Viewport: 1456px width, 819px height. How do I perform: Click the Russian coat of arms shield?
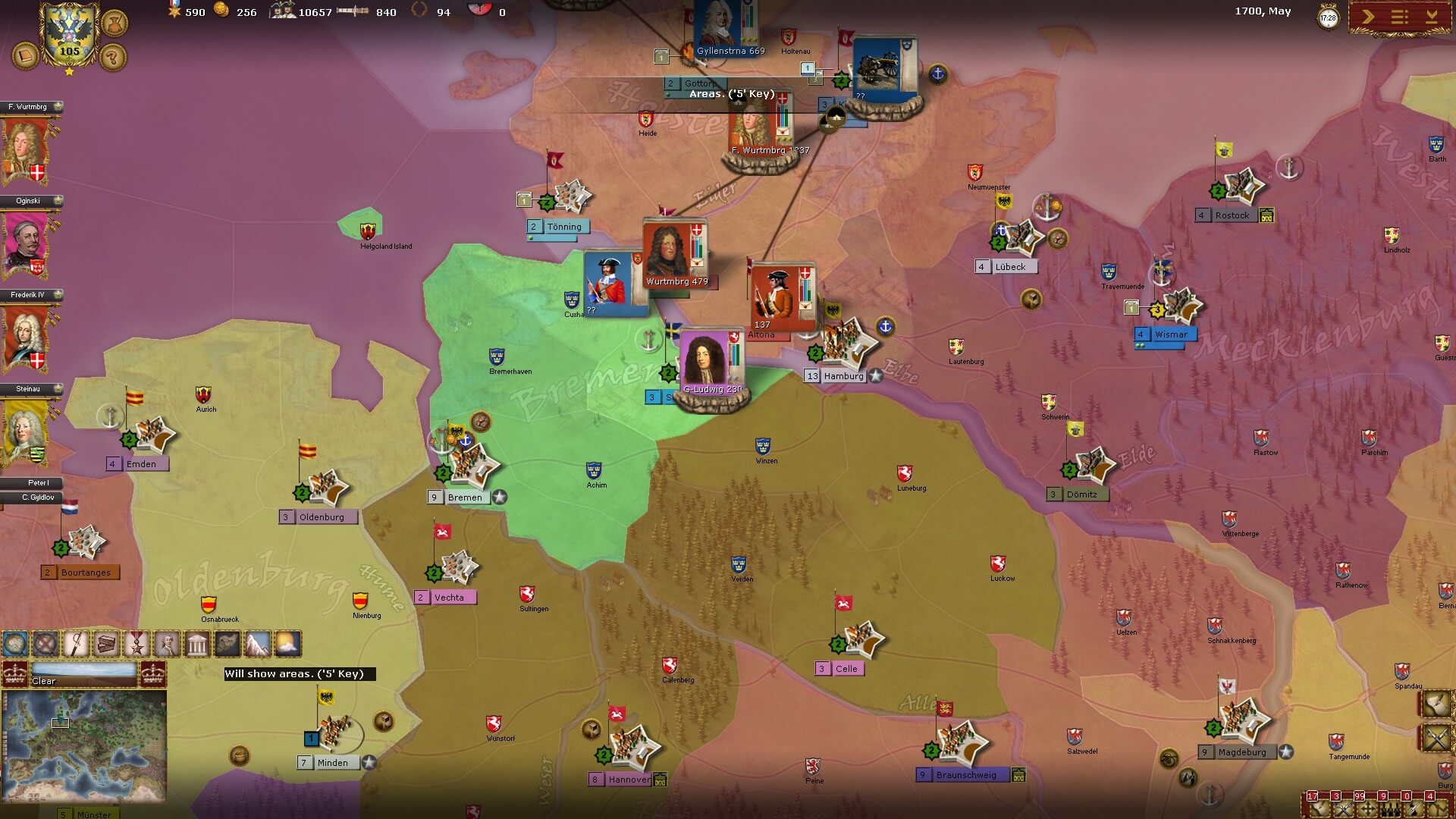click(x=69, y=34)
